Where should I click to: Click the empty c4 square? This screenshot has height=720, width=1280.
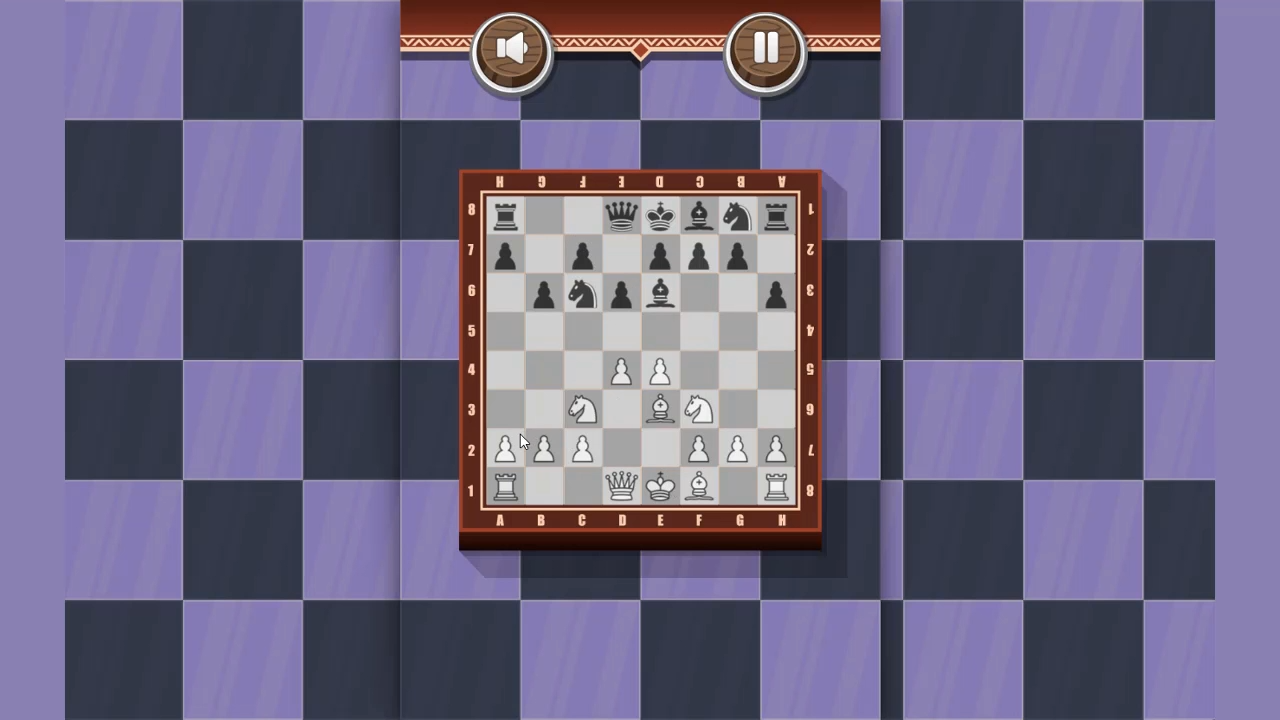click(x=581, y=370)
